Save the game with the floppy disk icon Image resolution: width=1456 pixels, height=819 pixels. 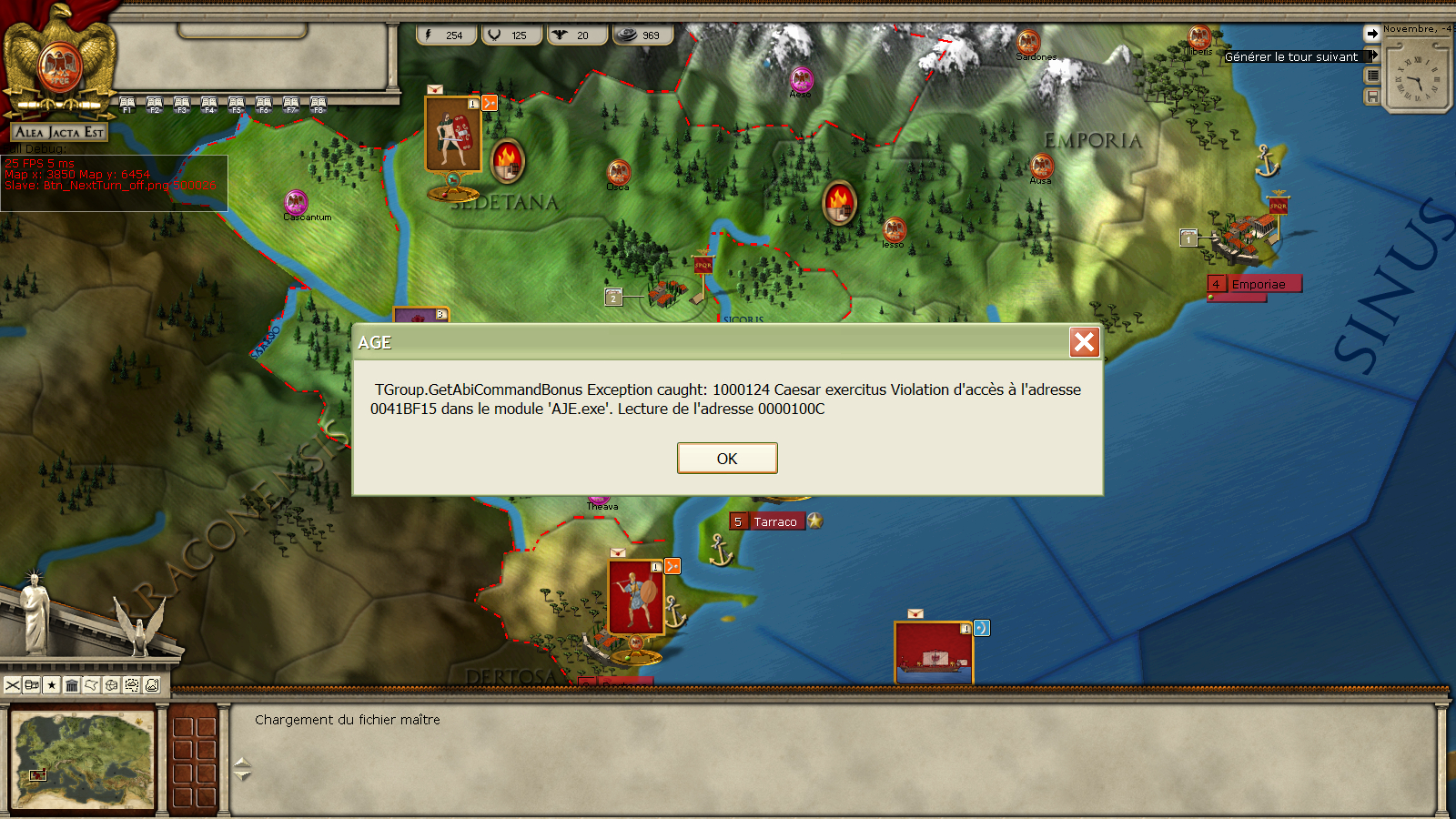[1372, 96]
